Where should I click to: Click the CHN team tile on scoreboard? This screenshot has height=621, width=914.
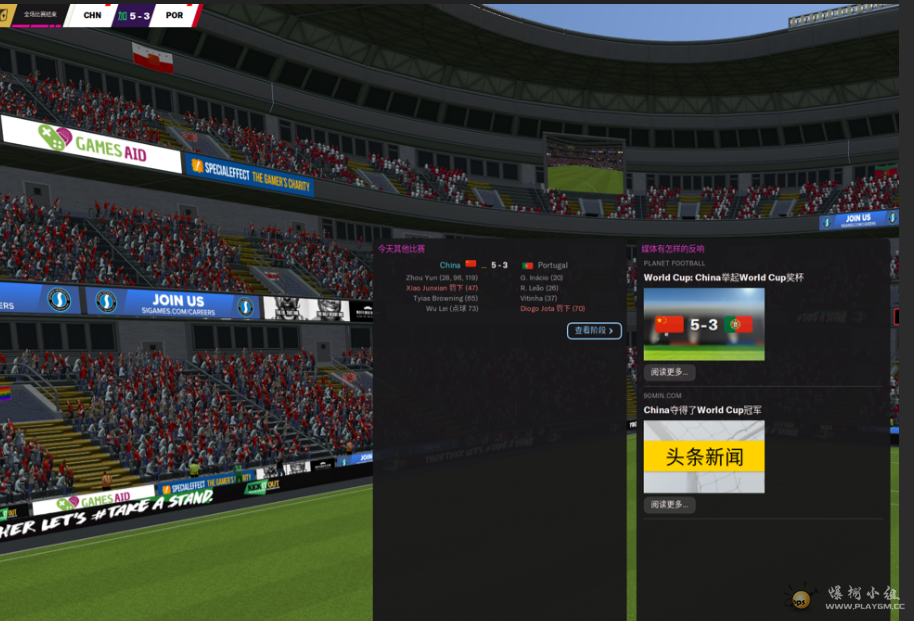pos(92,16)
